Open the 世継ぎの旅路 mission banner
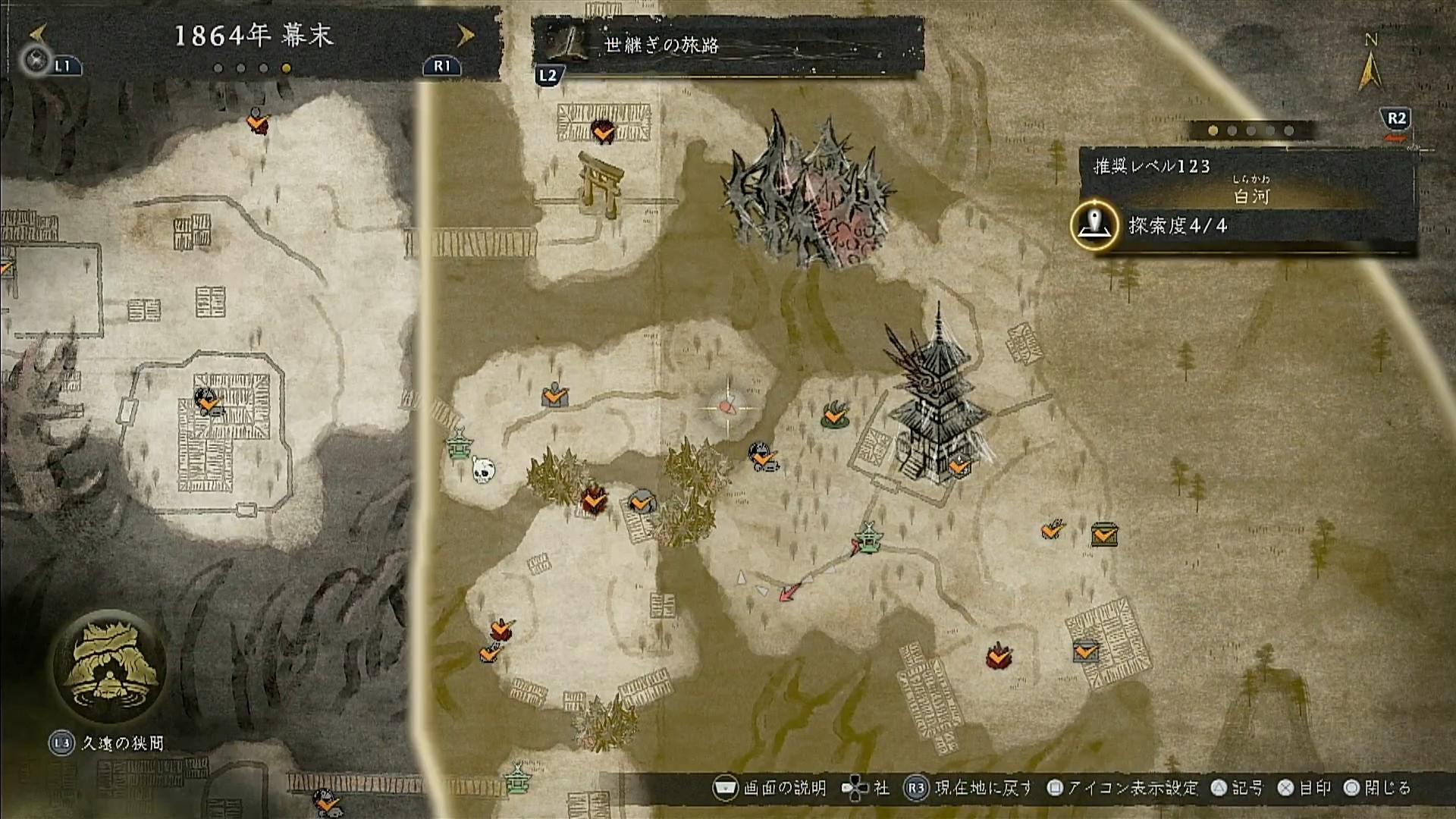This screenshot has height=819, width=1456. [726, 45]
